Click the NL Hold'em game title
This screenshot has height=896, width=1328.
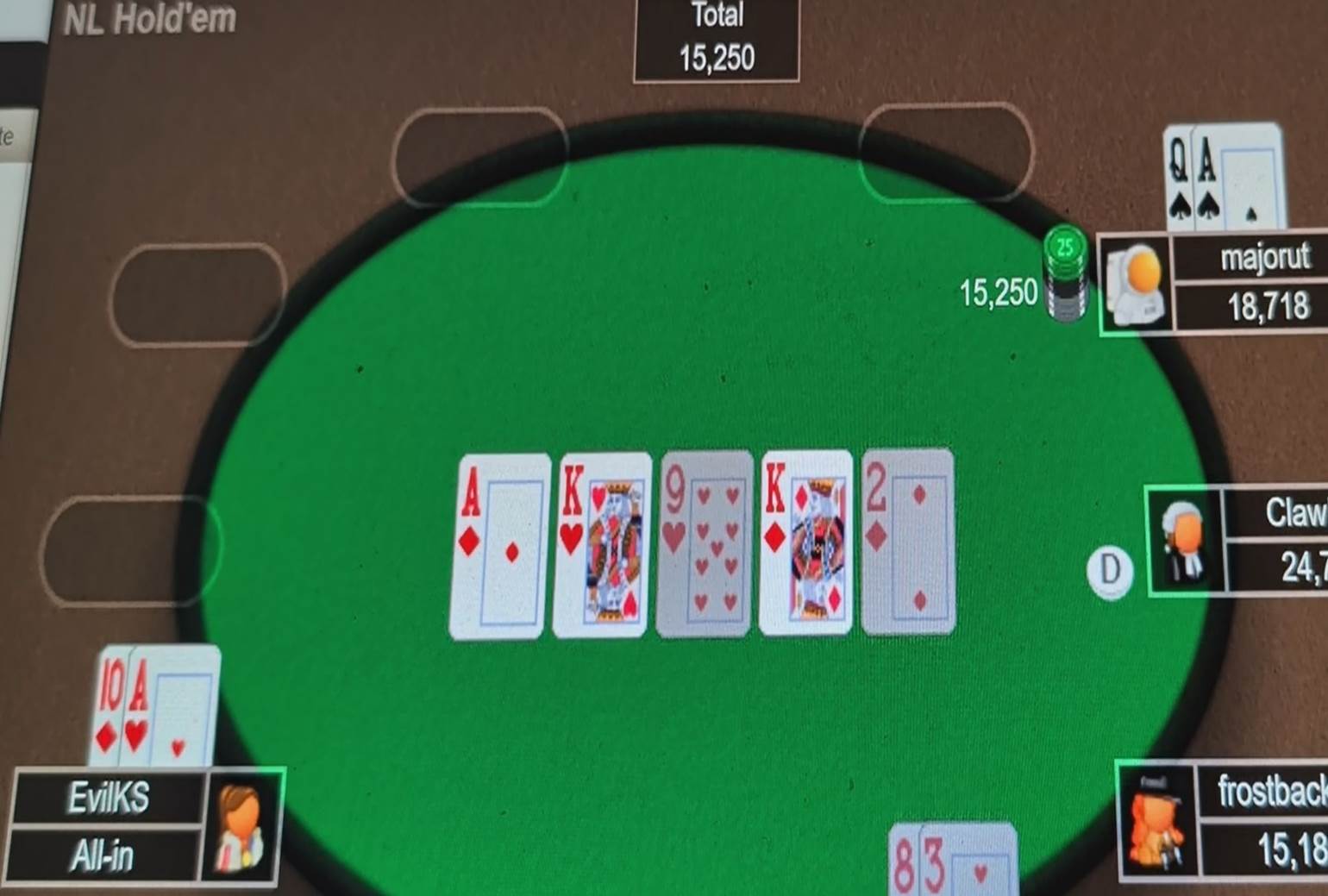(147, 19)
